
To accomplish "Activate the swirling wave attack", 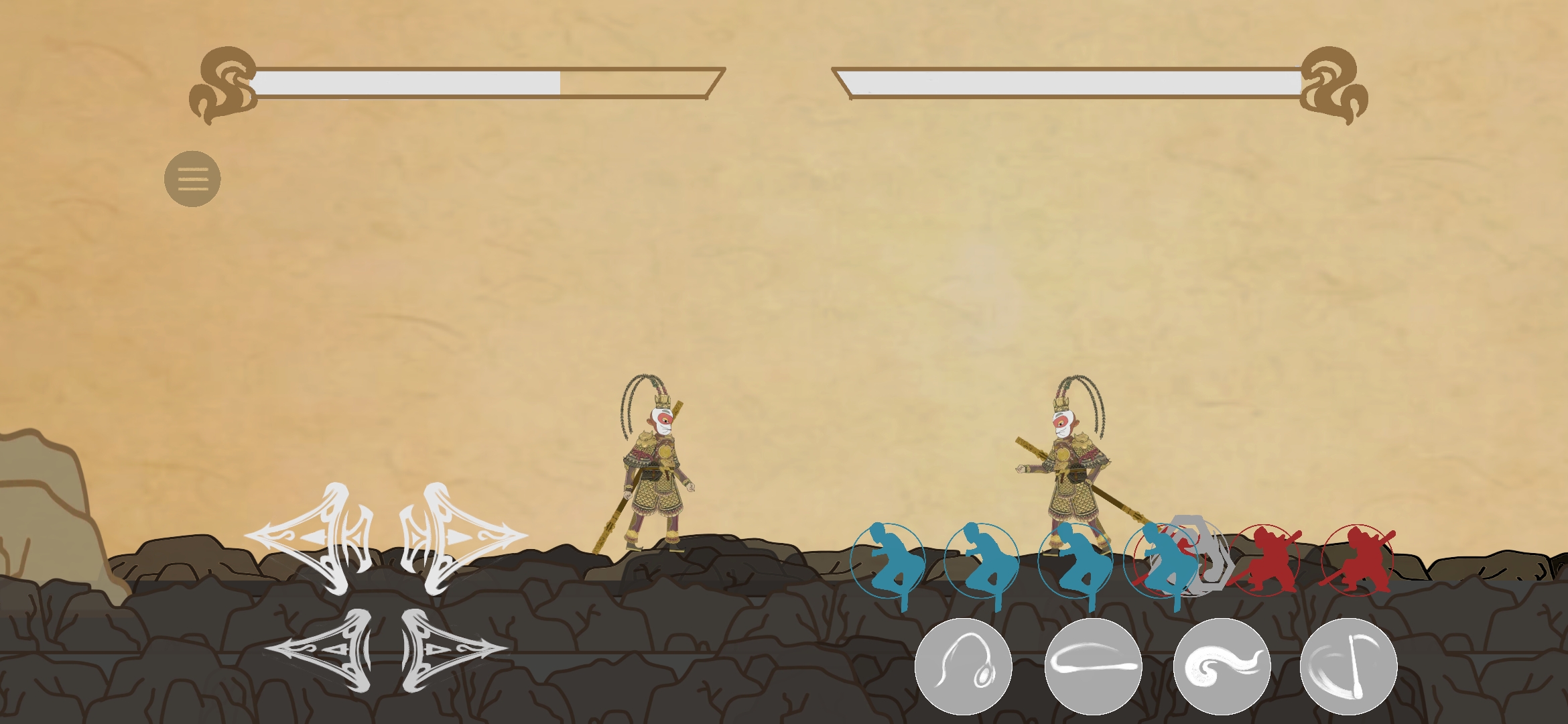I will 1222,666.
